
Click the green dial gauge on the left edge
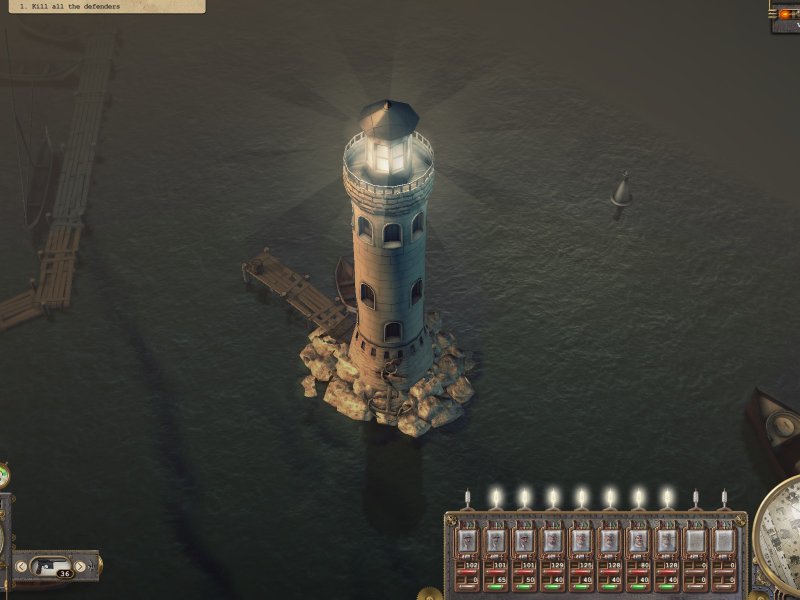click(4, 475)
